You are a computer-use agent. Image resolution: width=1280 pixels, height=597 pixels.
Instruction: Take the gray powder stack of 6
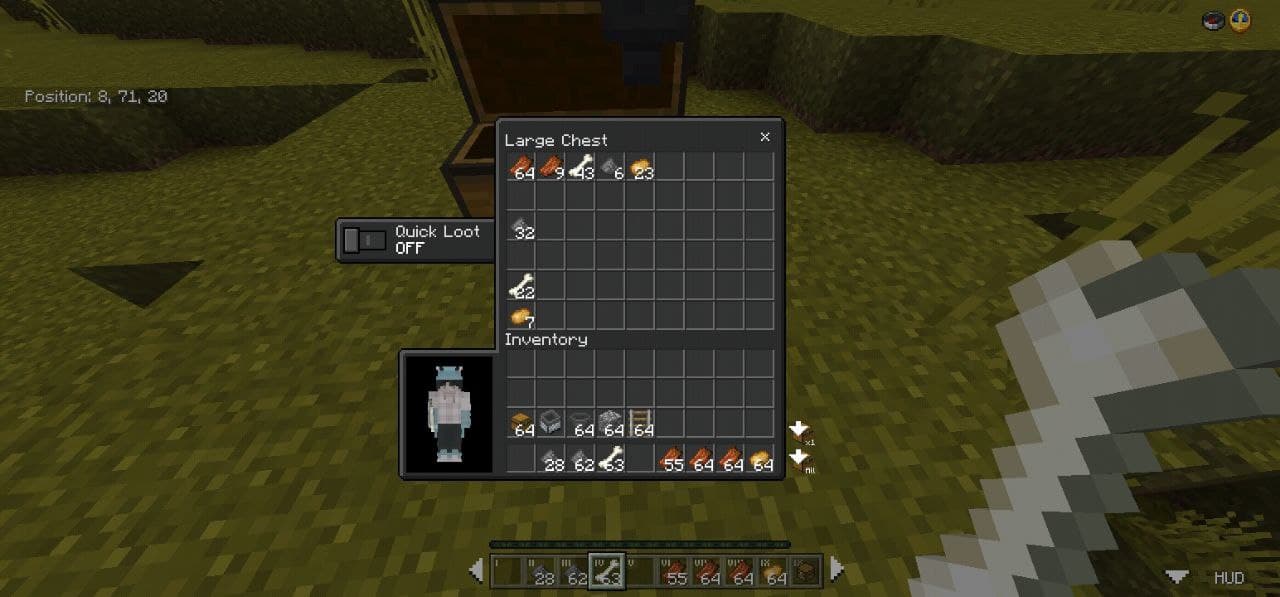(611, 167)
